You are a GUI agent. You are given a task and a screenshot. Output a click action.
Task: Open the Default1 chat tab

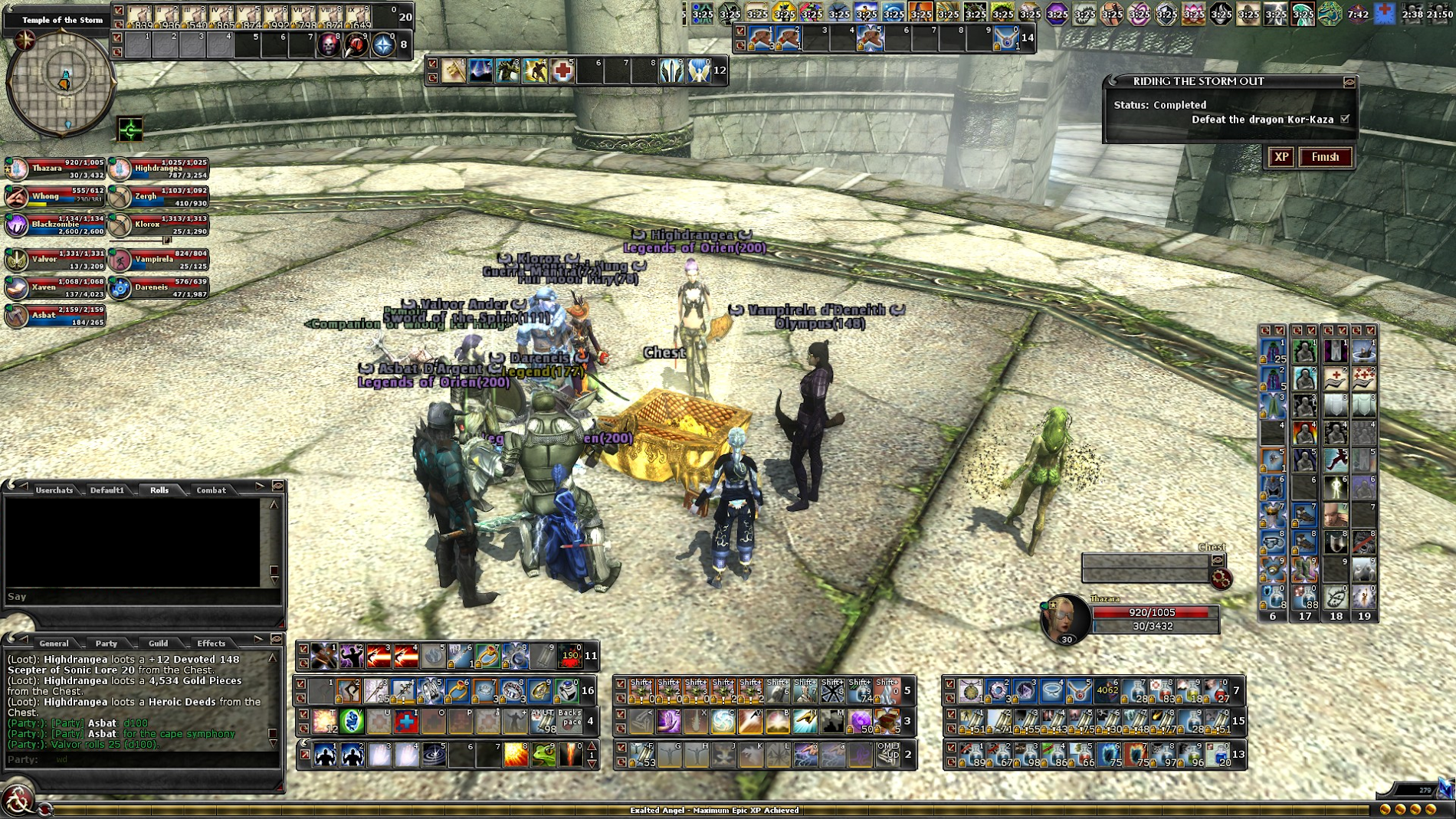(107, 490)
